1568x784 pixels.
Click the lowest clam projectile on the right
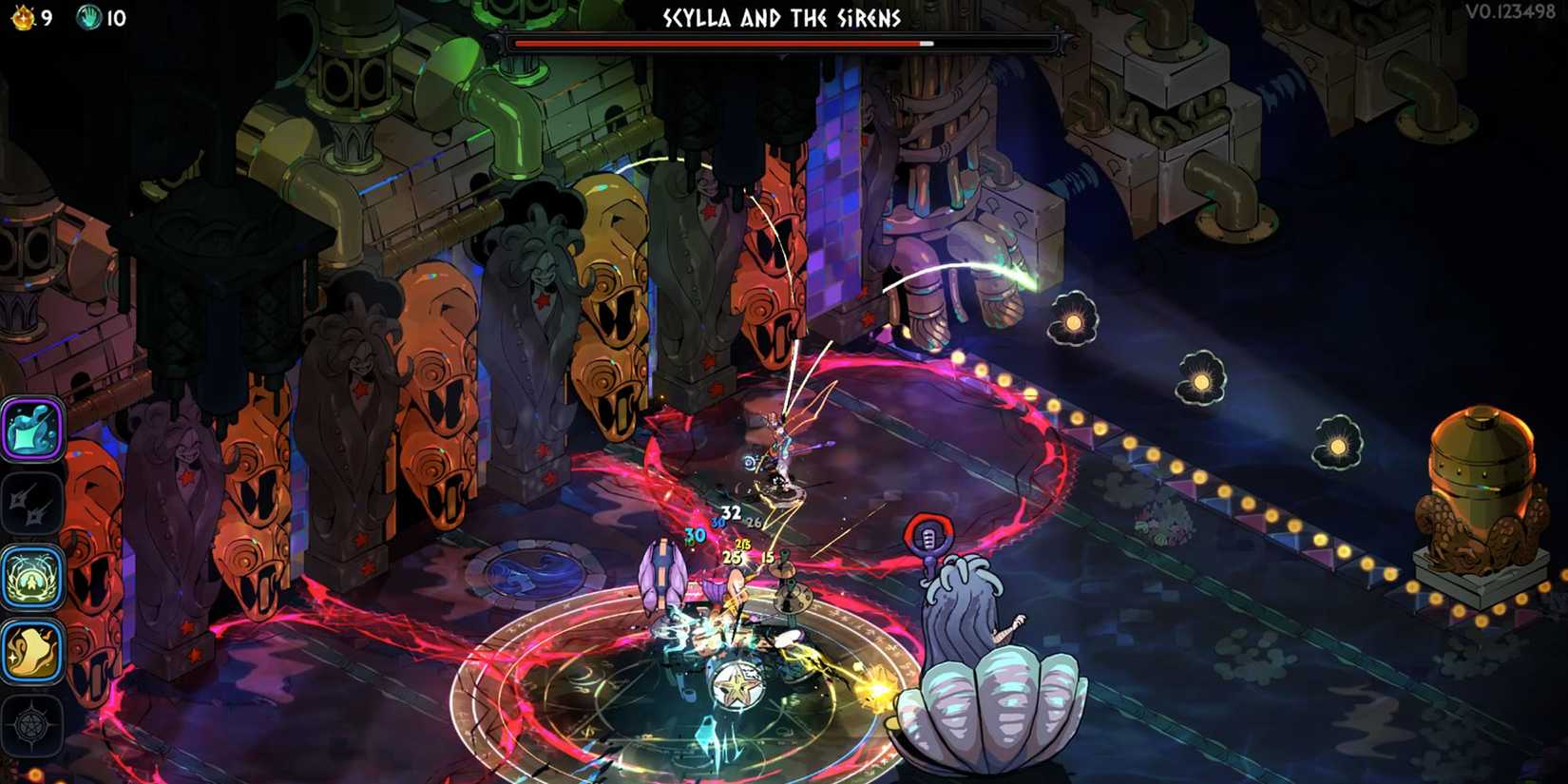tap(1340, 442)
